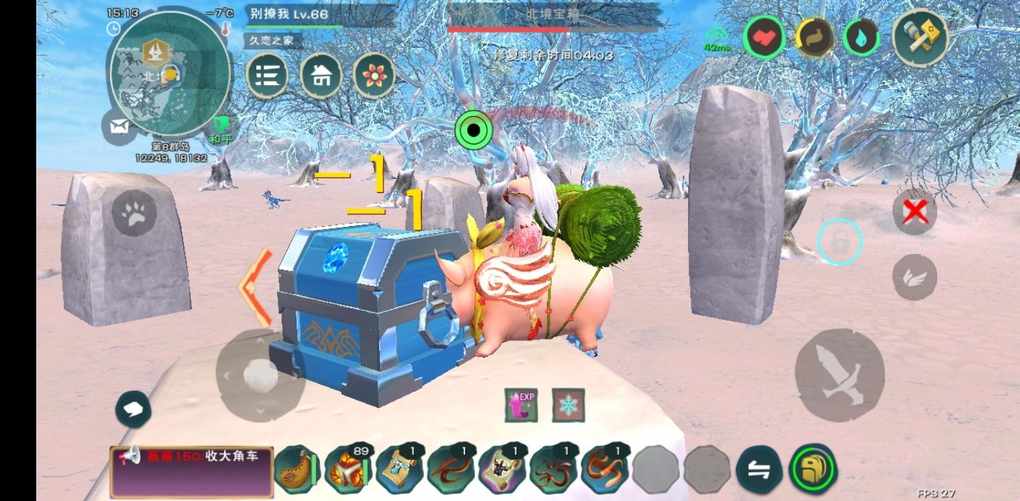This screenshot has width=1020, height=501.
Task: Select the hotbar item with count 89
Action: click(x=349, y=469)
